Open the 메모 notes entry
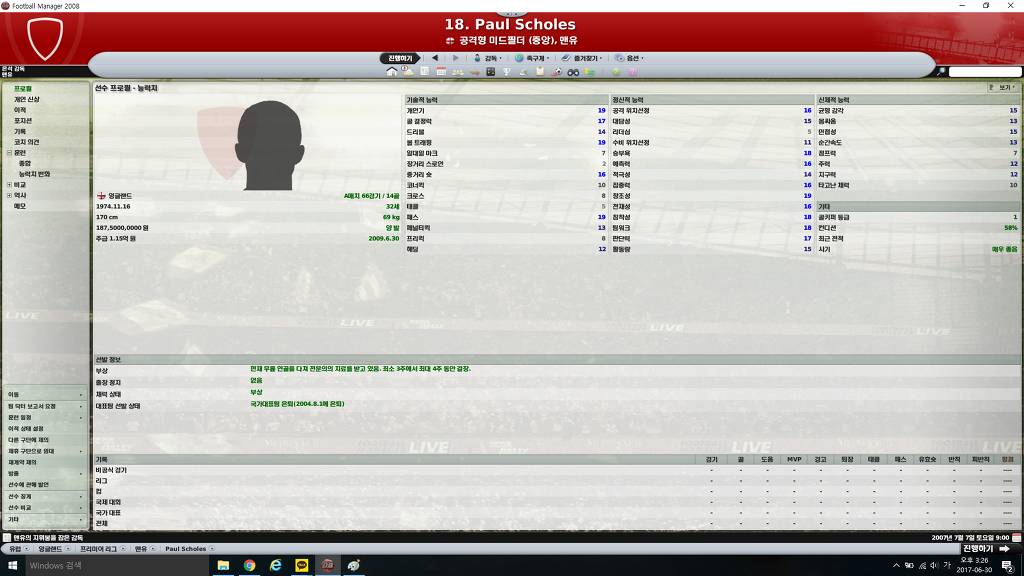 click(x=20, y=206)
